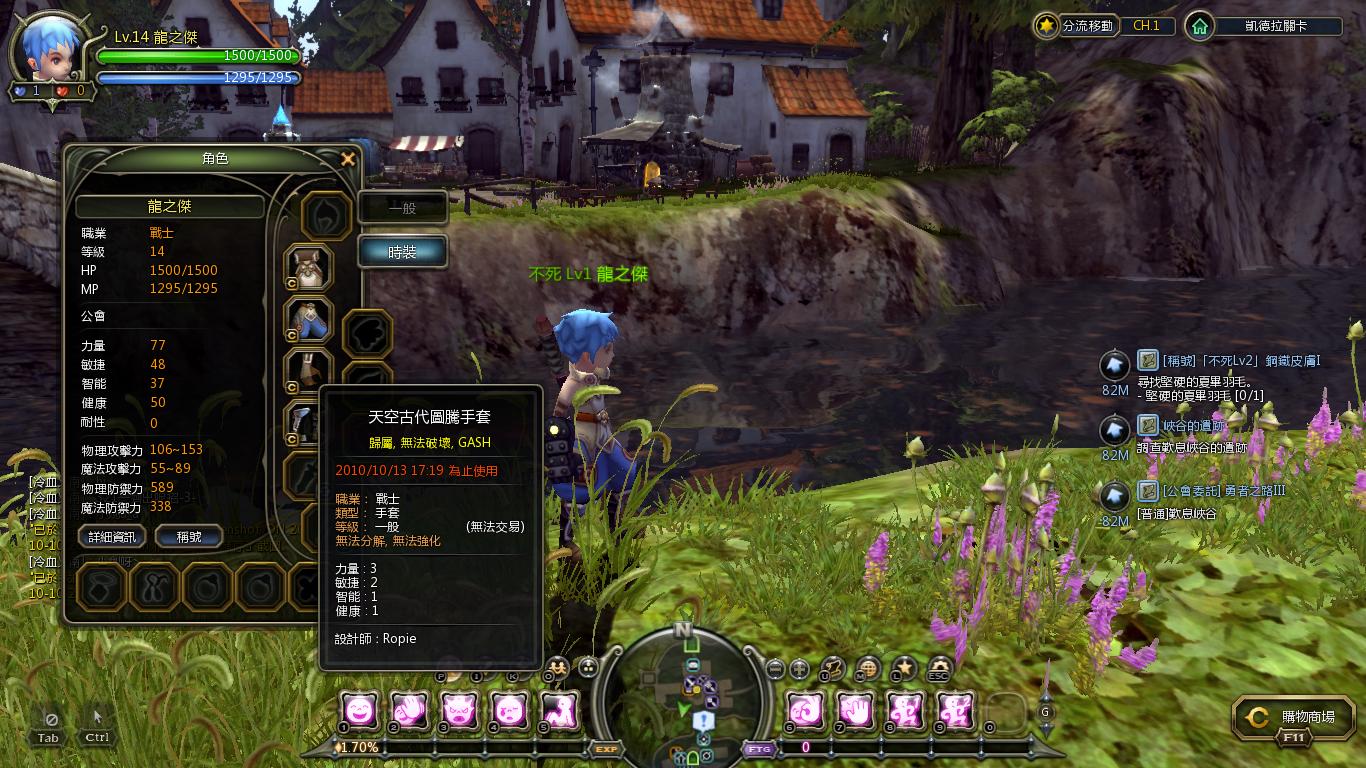Select the raccoon hat costume slot
This screenshot has width=1366, height=768.
[309, 267]
